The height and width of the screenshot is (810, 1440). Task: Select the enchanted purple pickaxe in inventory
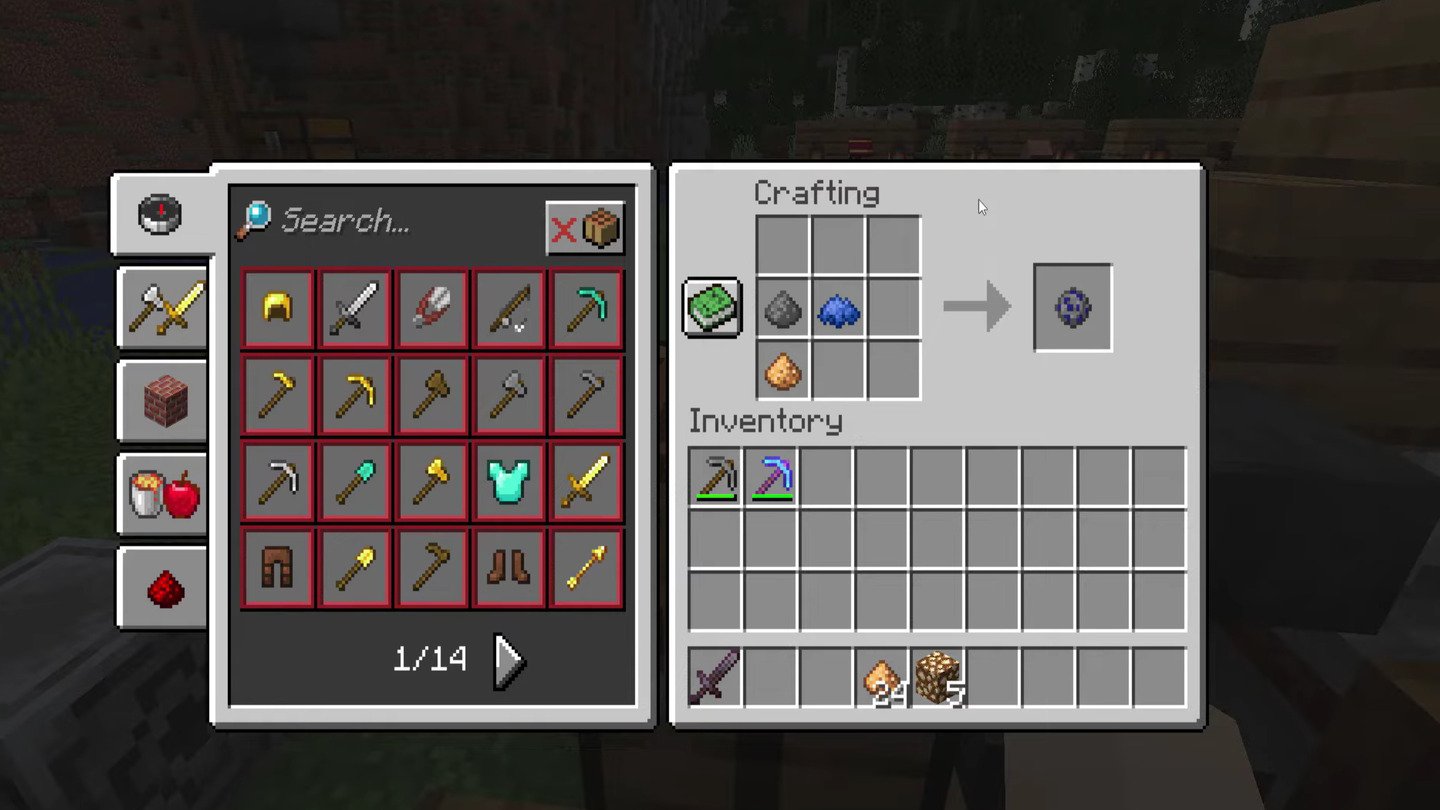(771, 477)
